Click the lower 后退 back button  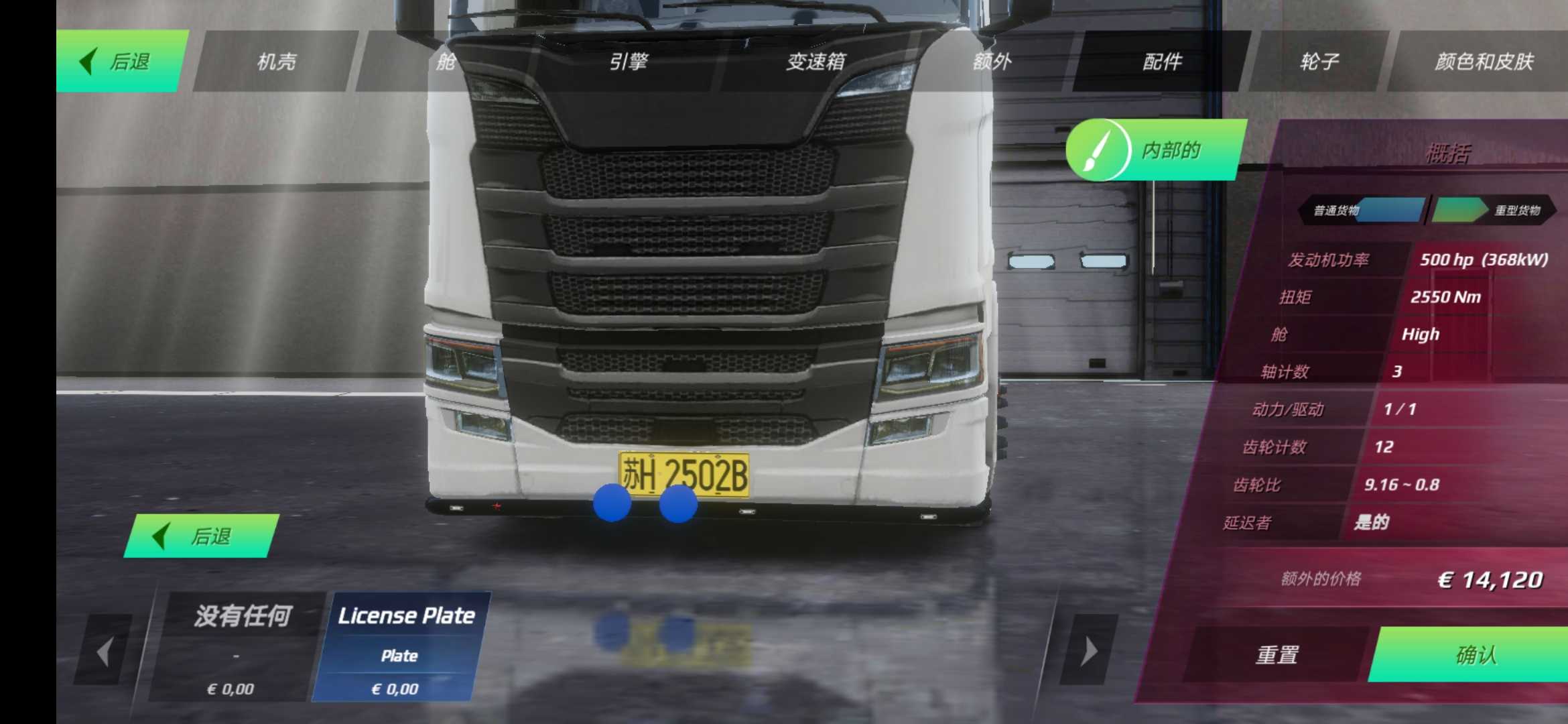[201, 536]
